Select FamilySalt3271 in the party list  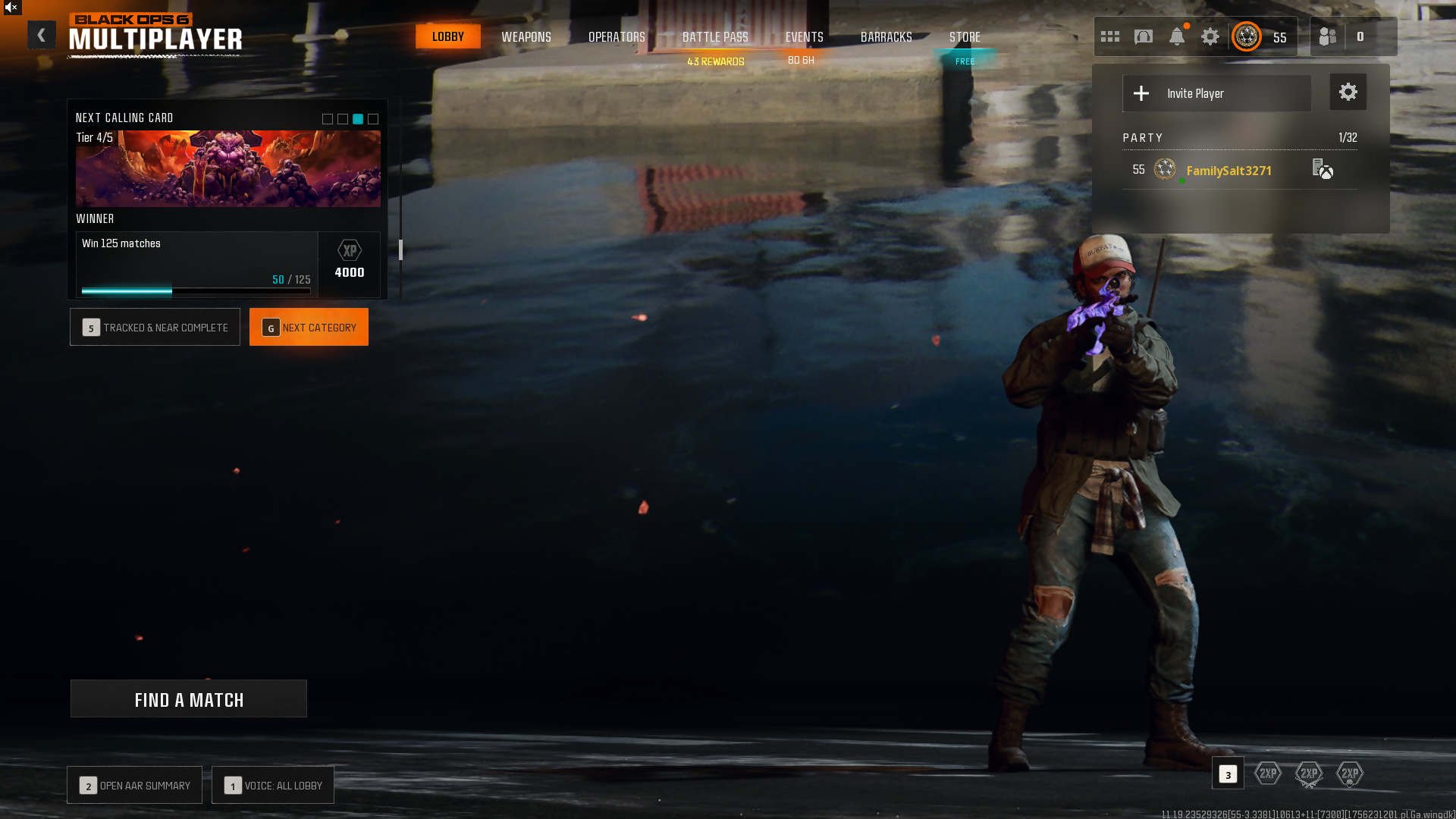1228,171
